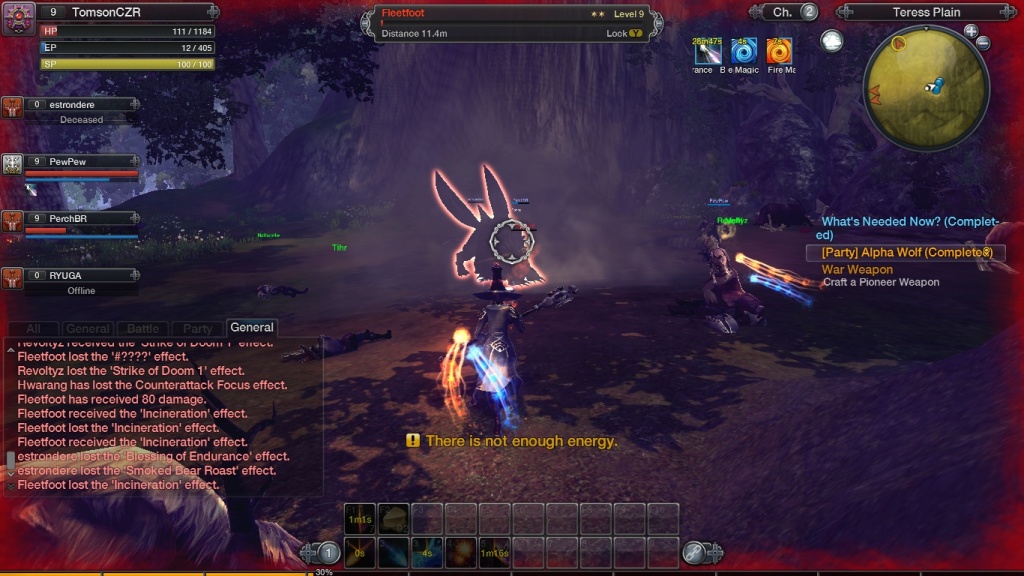Select deceased party member estrondere
This screenshot has height=576, width=1024.
pyautogui.click(x=80, y=110)
